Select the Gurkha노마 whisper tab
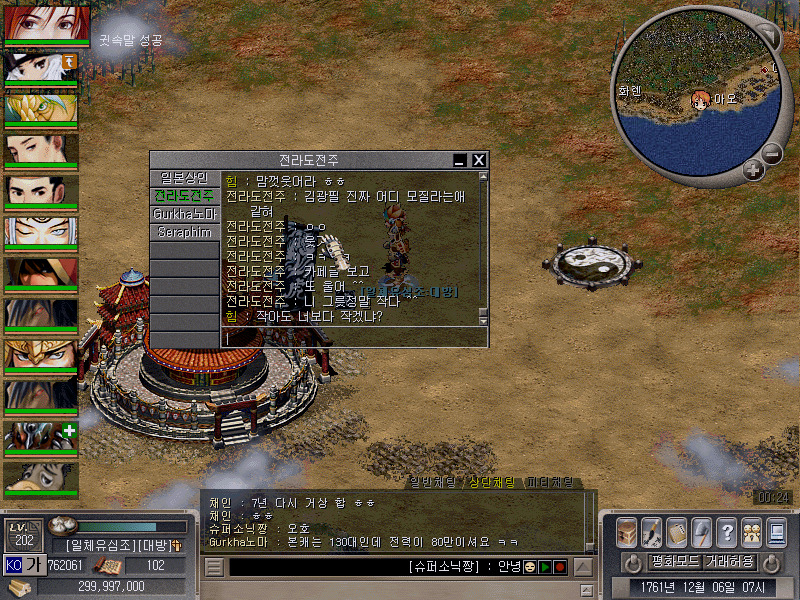Image resolution: width=800 pixels, height=600 pixels. click(x=184, y=214)
